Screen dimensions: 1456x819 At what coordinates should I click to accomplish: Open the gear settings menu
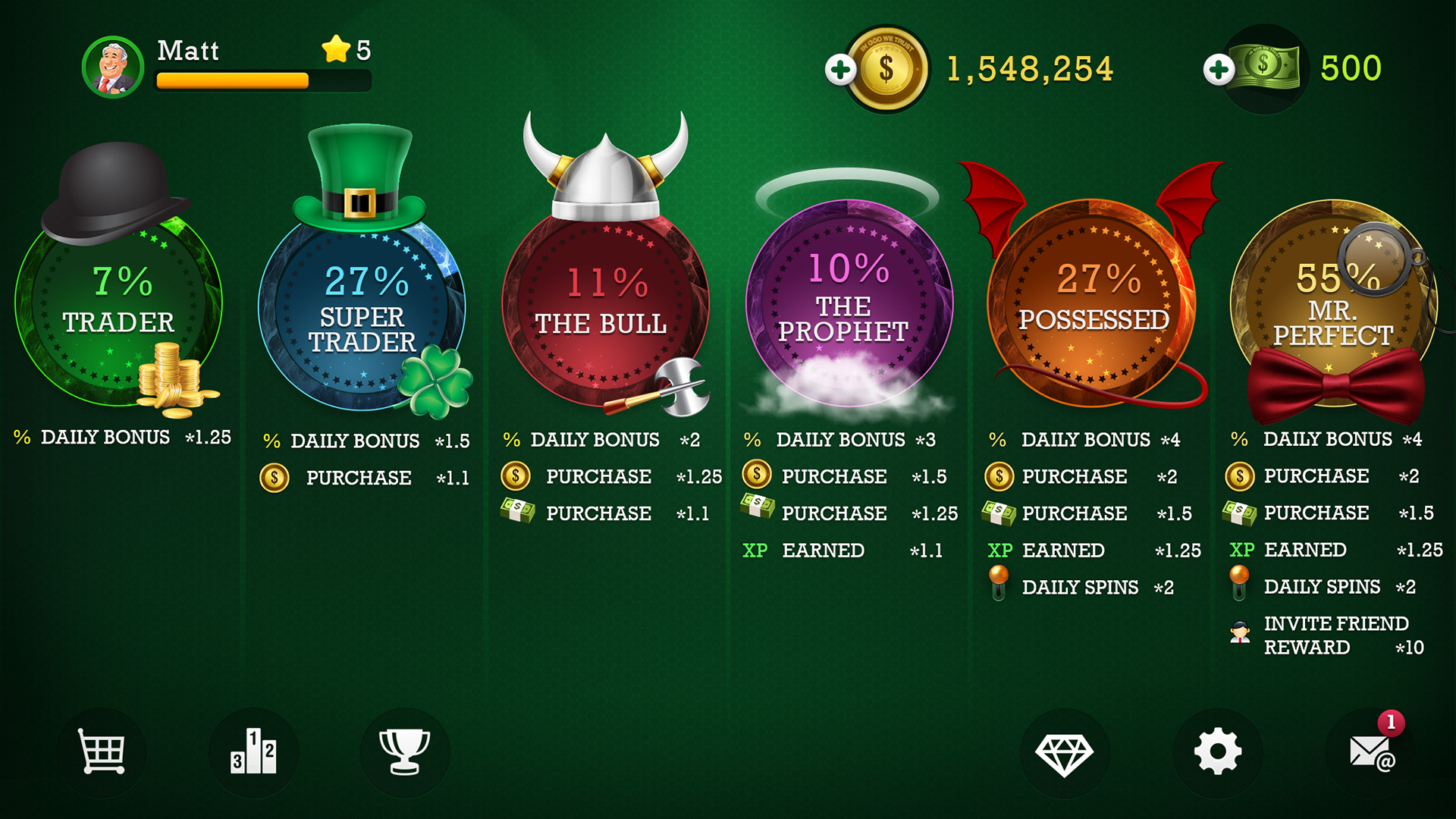pyautogui.click(x=1217, y=752)
